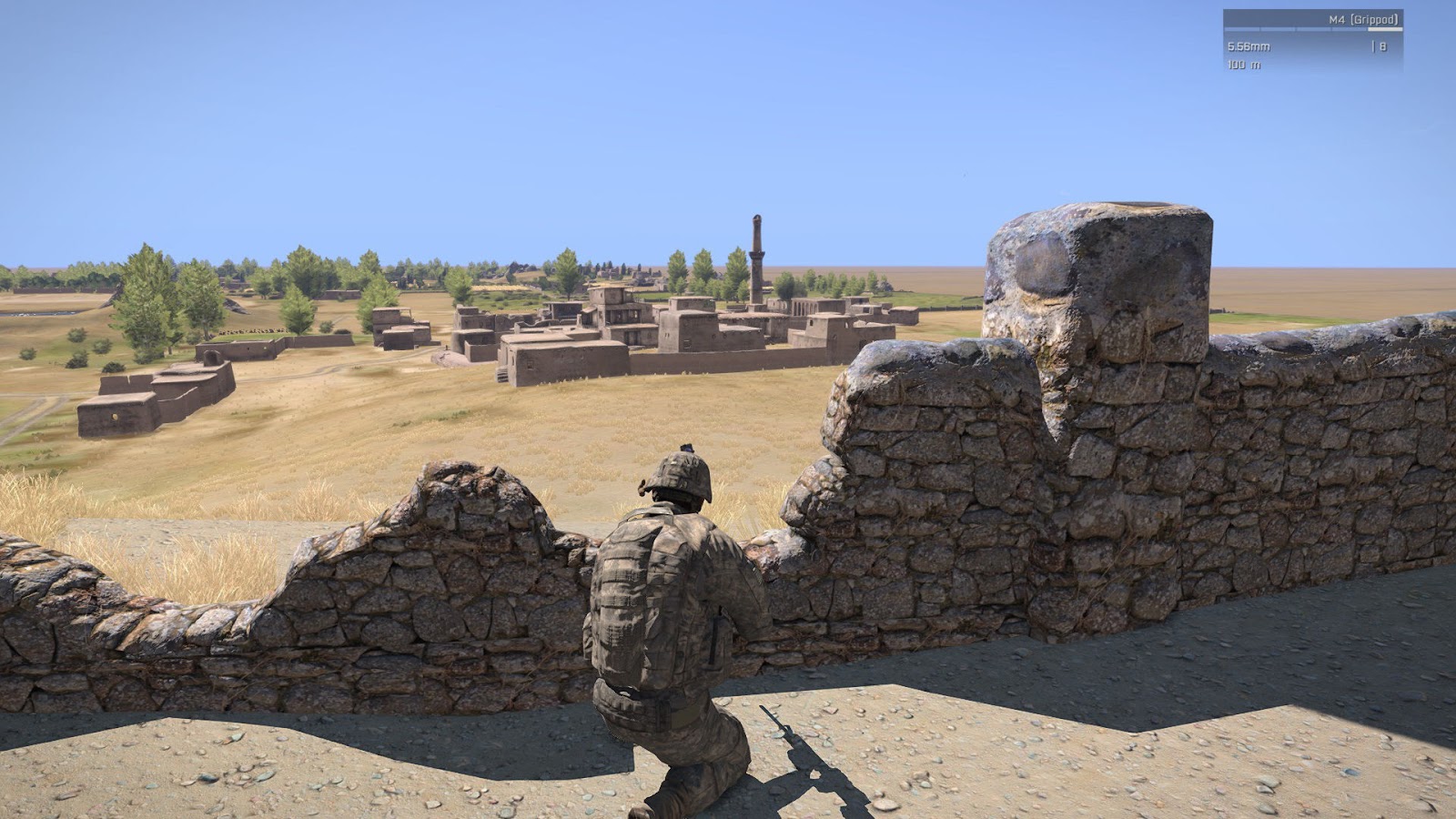This screenshot has height=819, width=1456.
Task: Click the magazine count showing 8
Action: [1384, 45]
